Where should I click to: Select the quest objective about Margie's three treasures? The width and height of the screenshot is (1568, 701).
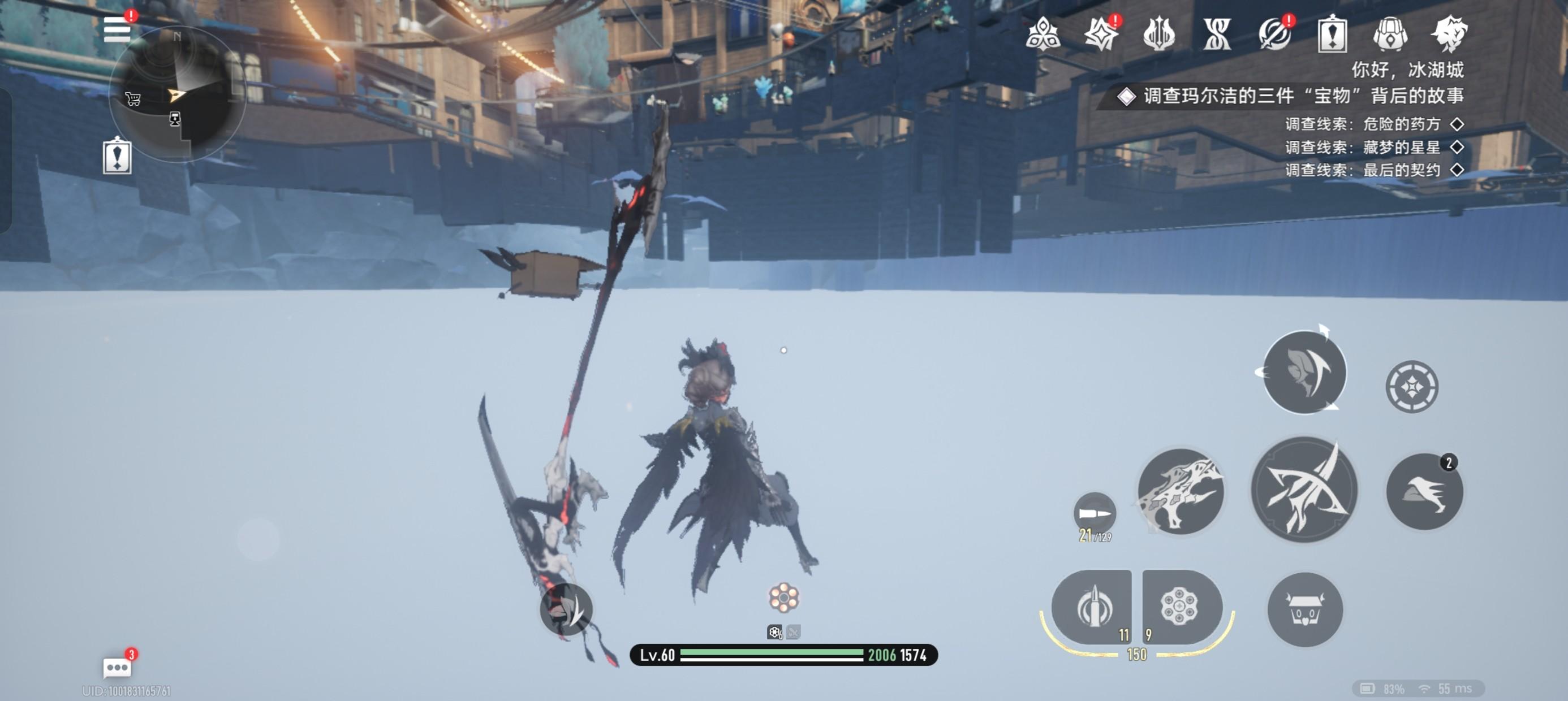(x=1303, y=96)
